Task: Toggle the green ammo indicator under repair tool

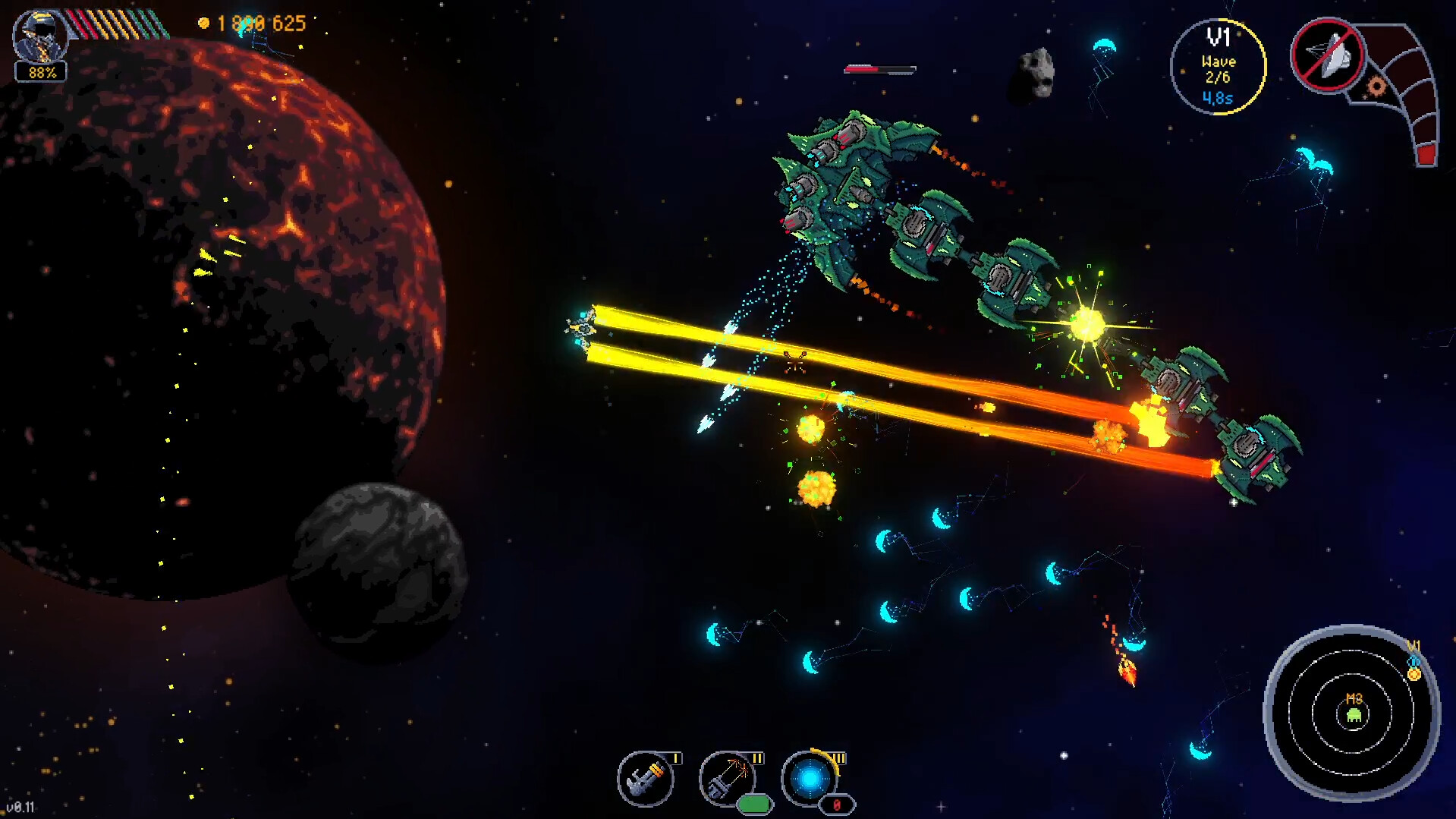Action: pyautogui.click(x=755, y=805)
